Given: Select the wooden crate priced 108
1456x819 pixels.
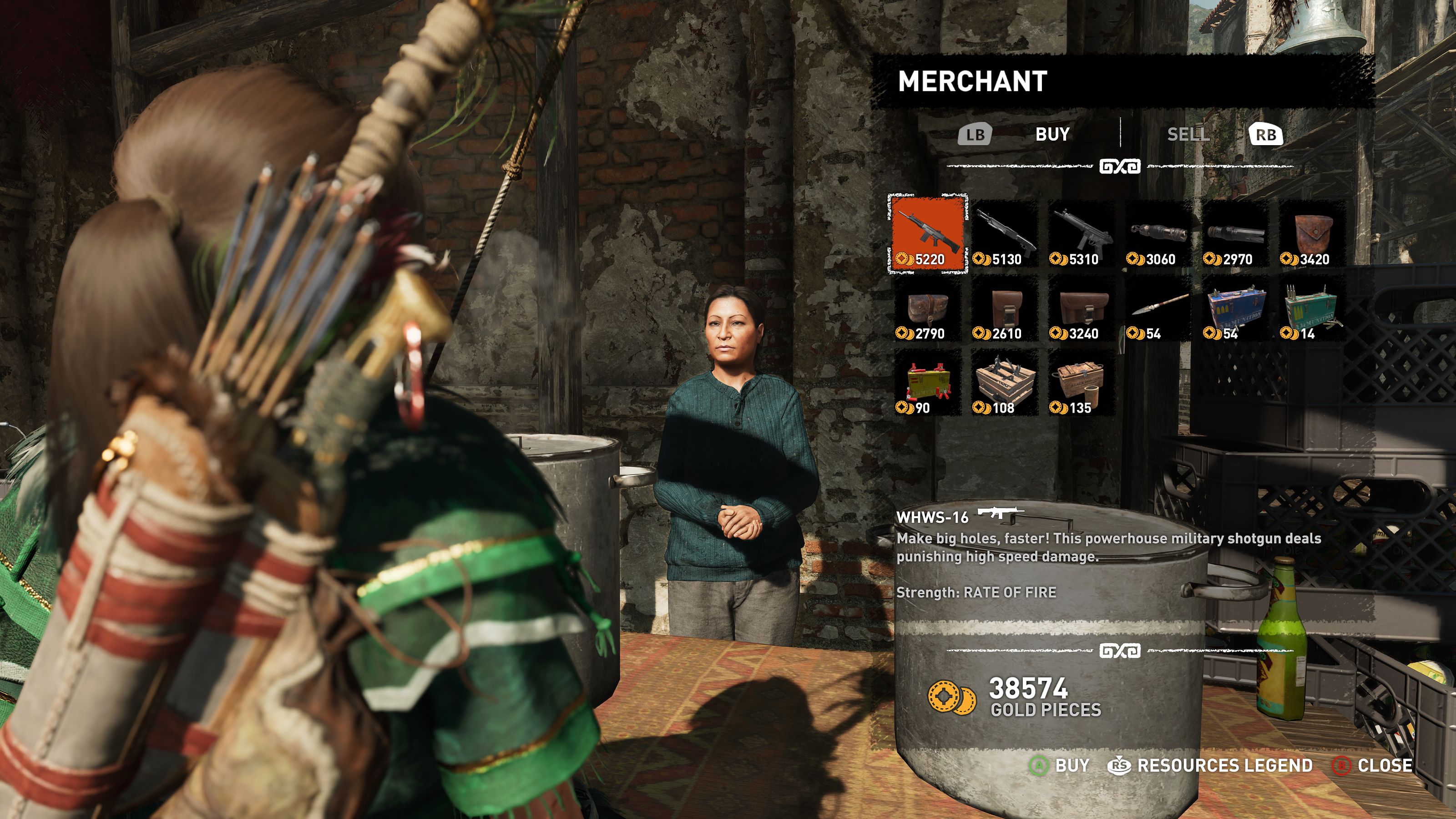Looking at the screenshot, I should tap(1004, 383).
